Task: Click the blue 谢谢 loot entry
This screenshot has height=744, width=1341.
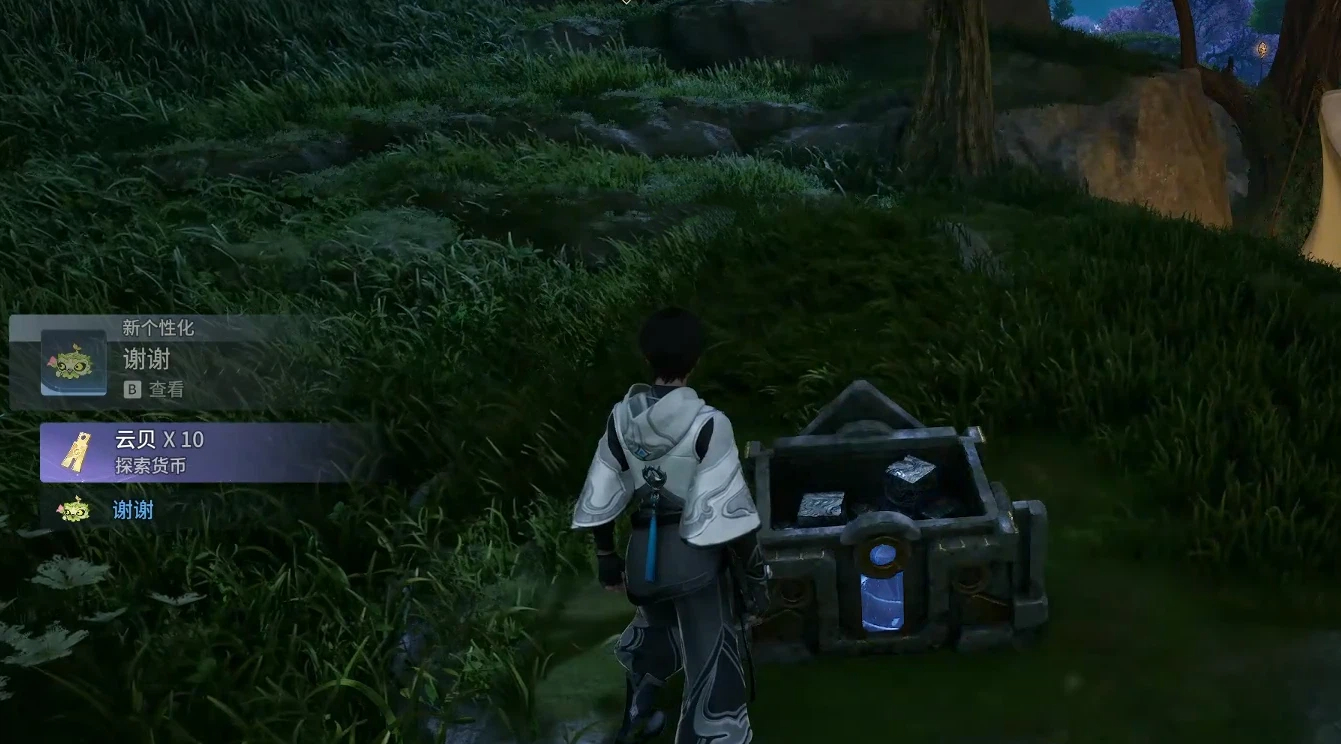Action: (132, 510)
